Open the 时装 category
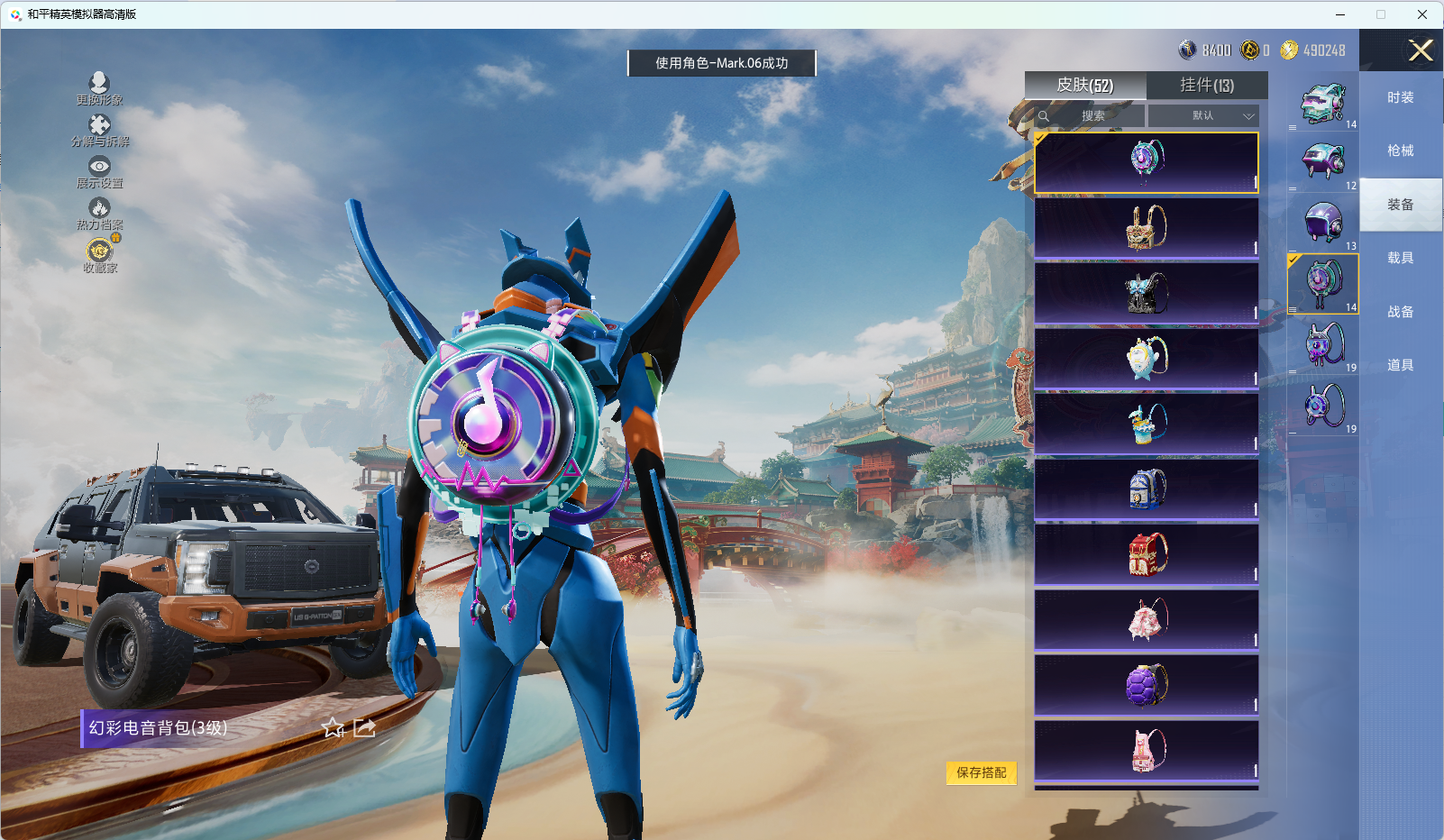 point(1400,97)
